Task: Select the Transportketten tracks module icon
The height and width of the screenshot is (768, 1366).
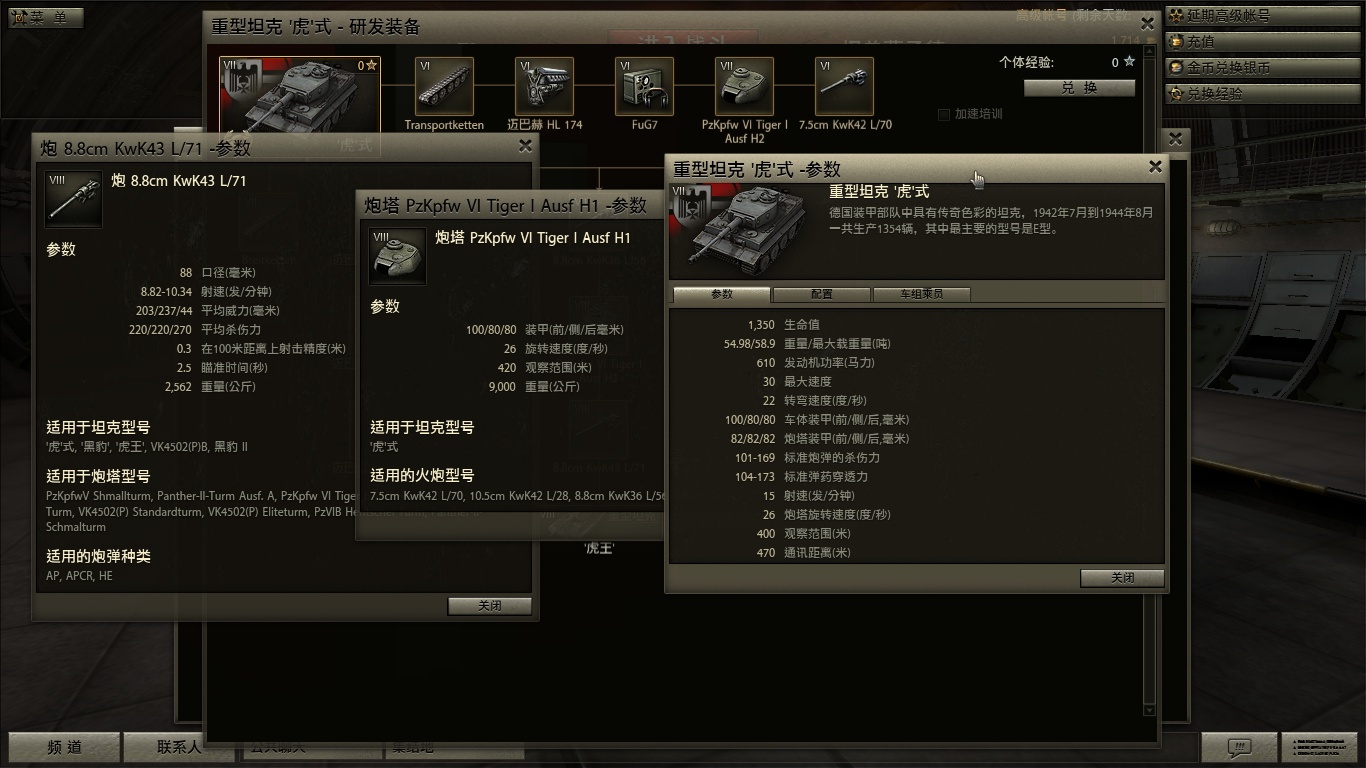Action: (x=443, y=87)
